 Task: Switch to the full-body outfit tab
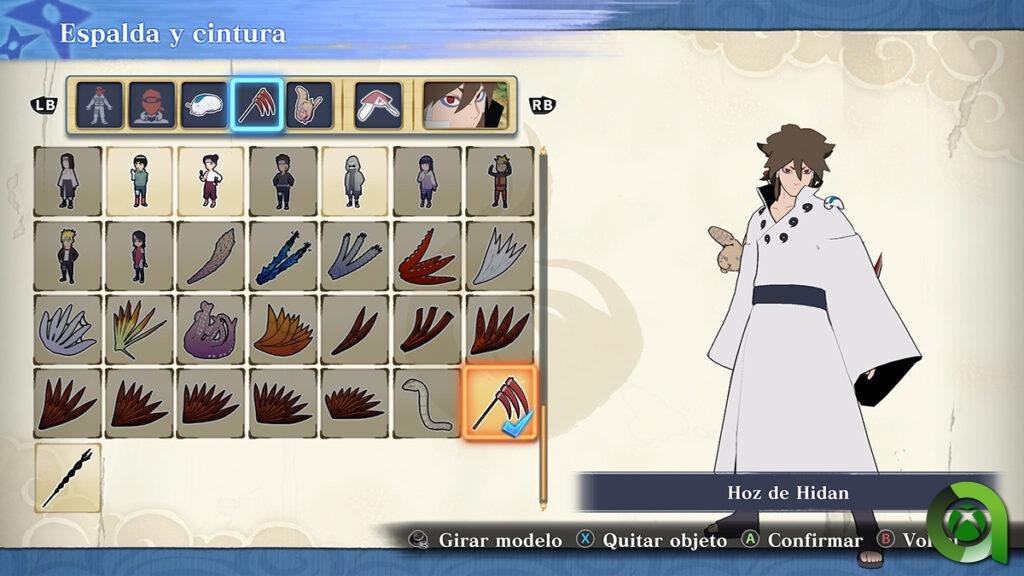click(99, 104)
